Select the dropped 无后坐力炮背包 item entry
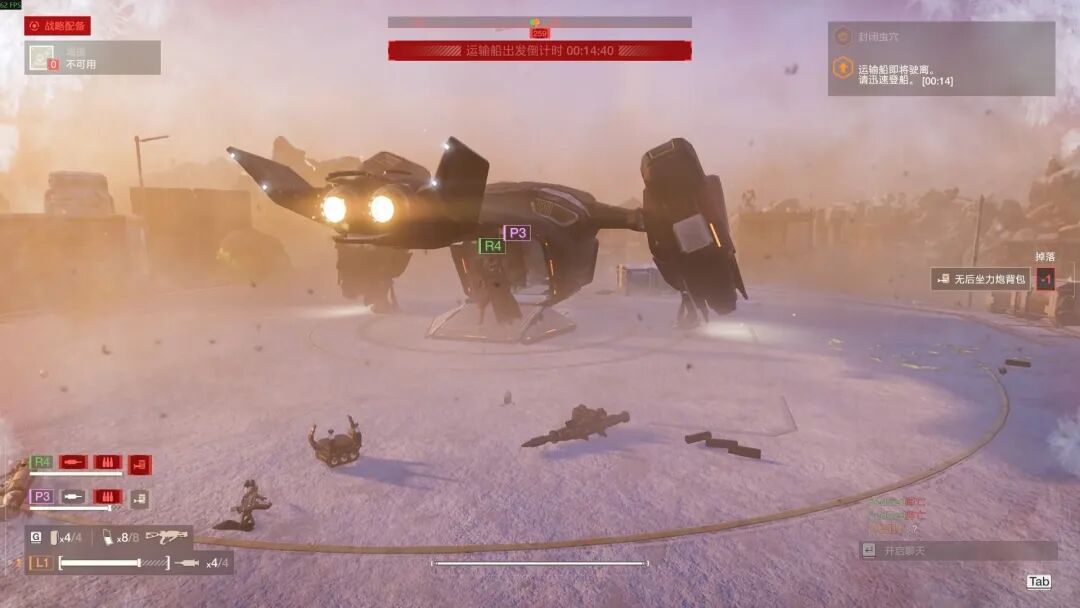 tap(982, 280)
